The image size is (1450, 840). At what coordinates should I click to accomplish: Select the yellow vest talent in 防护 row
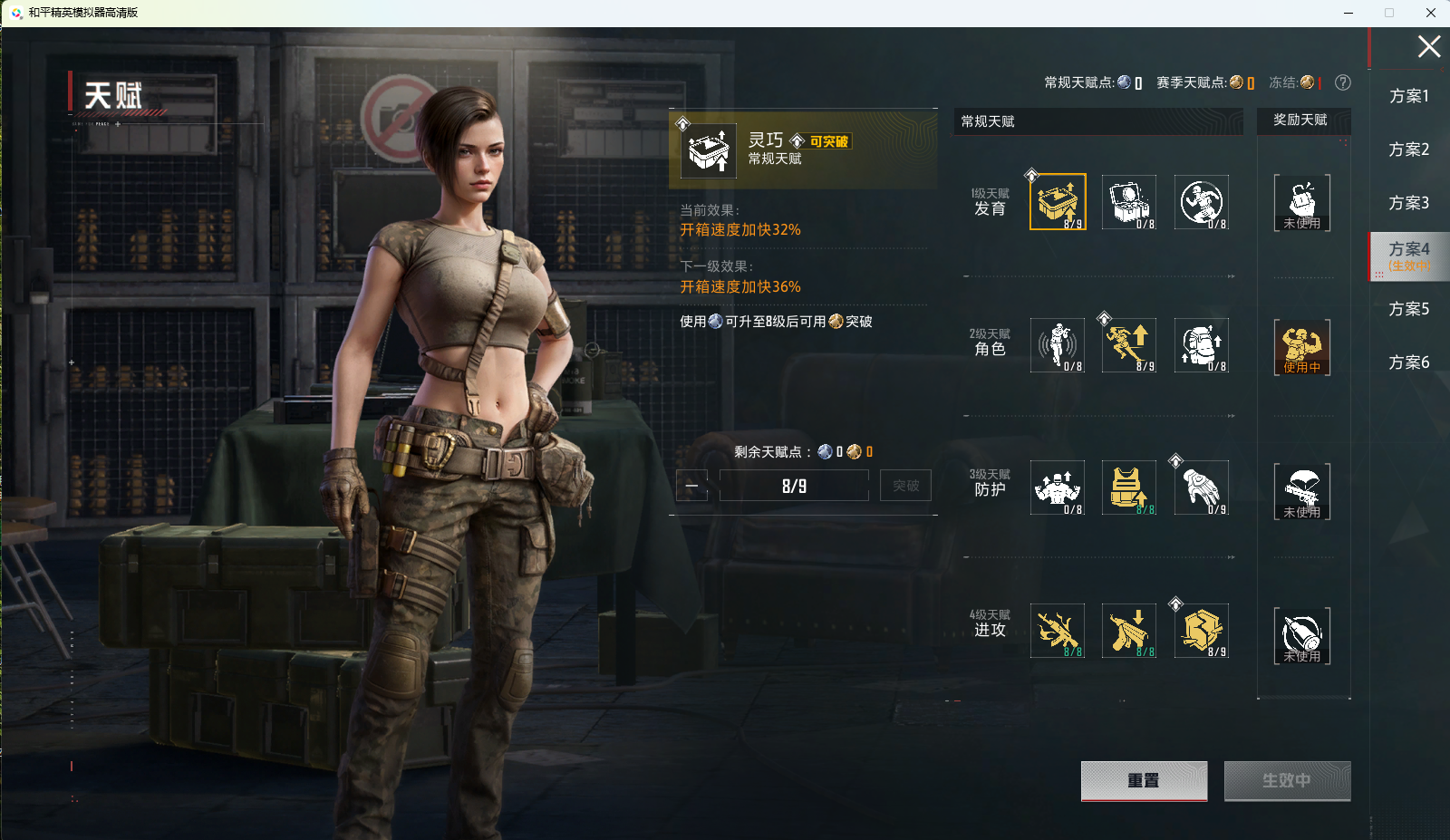pos(1128,488)
